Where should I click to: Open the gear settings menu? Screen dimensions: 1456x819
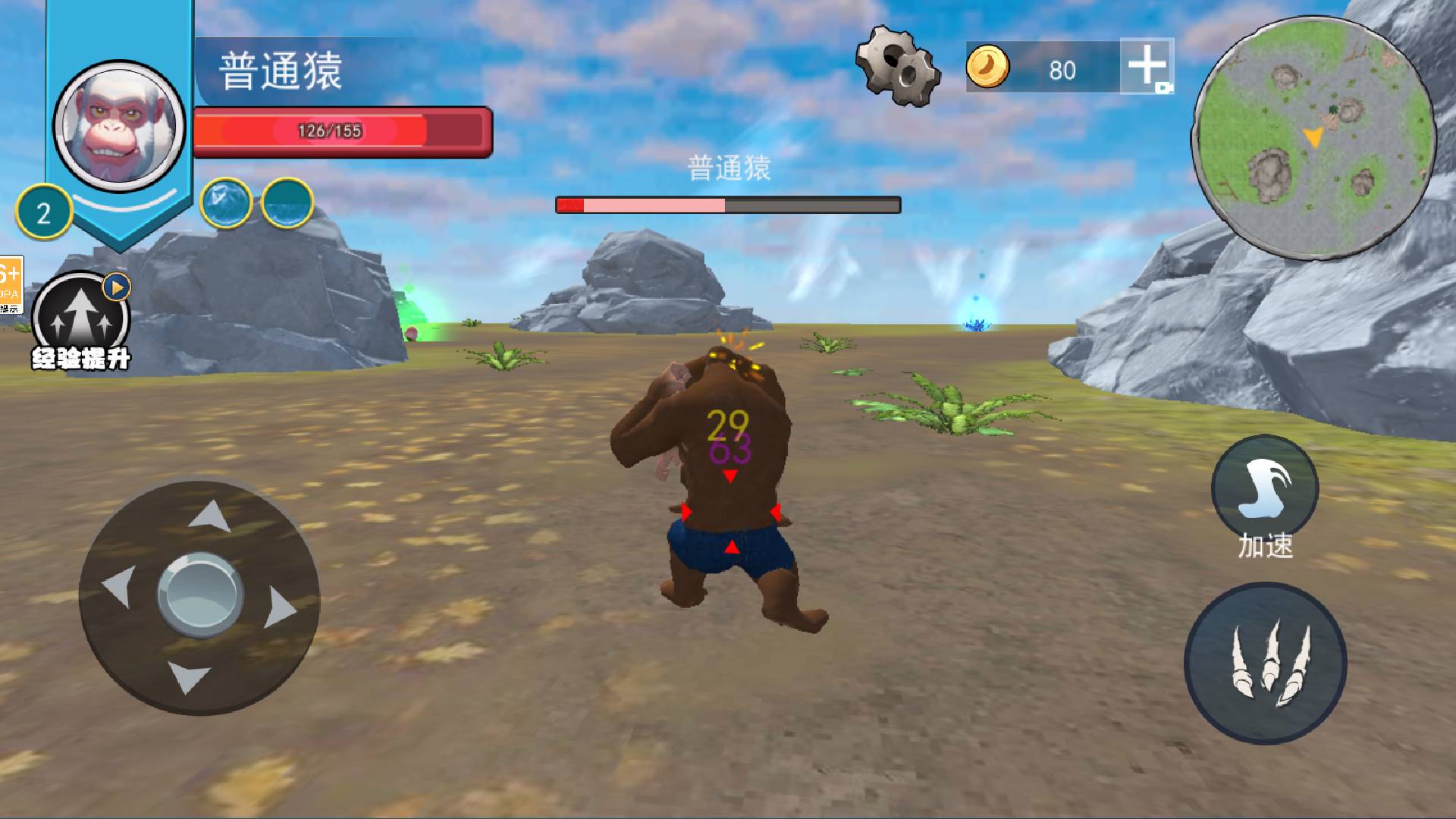pyautogui.click(x=897, y=65)
